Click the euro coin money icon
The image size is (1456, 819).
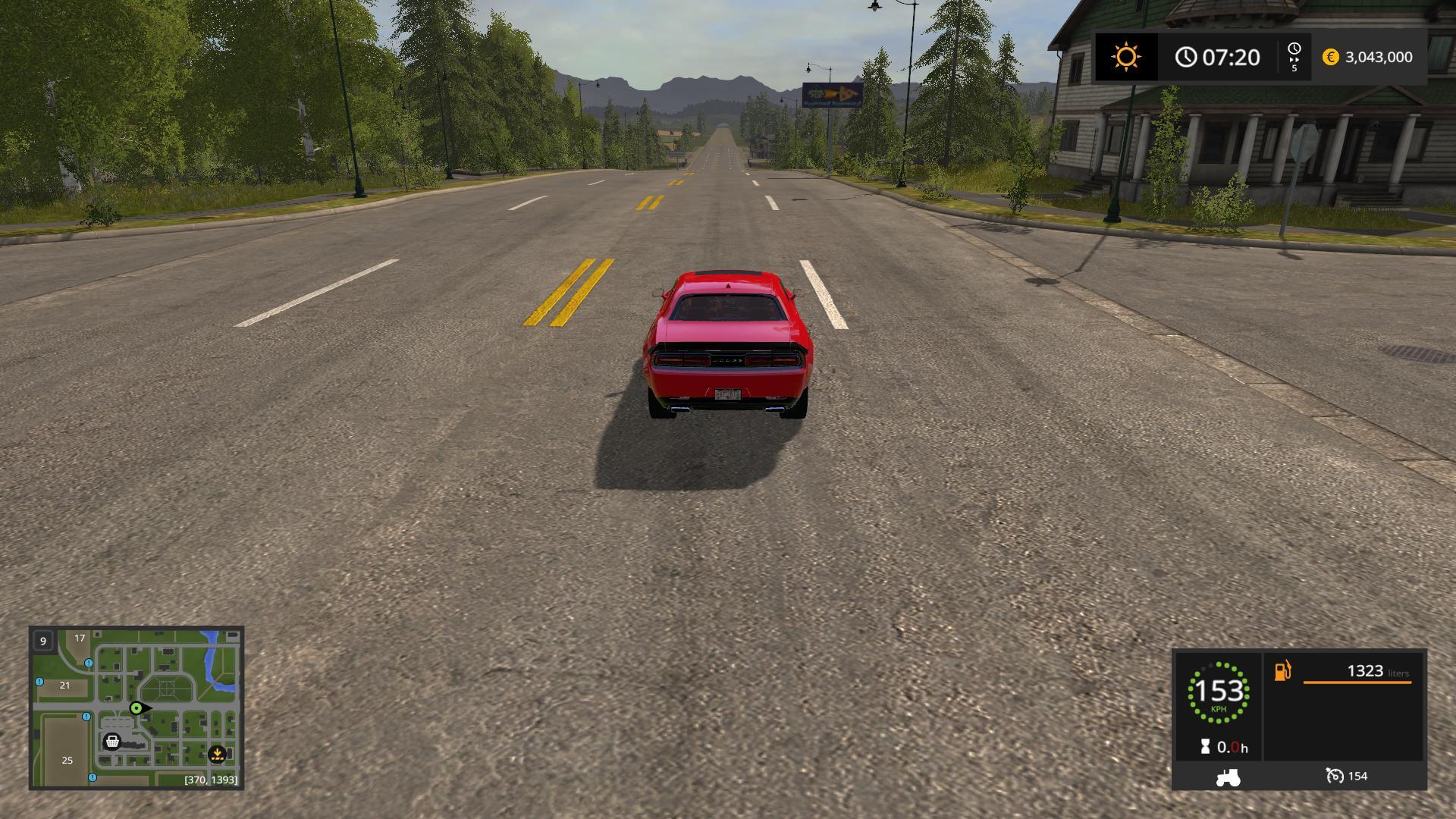(x=1330, y=57)
